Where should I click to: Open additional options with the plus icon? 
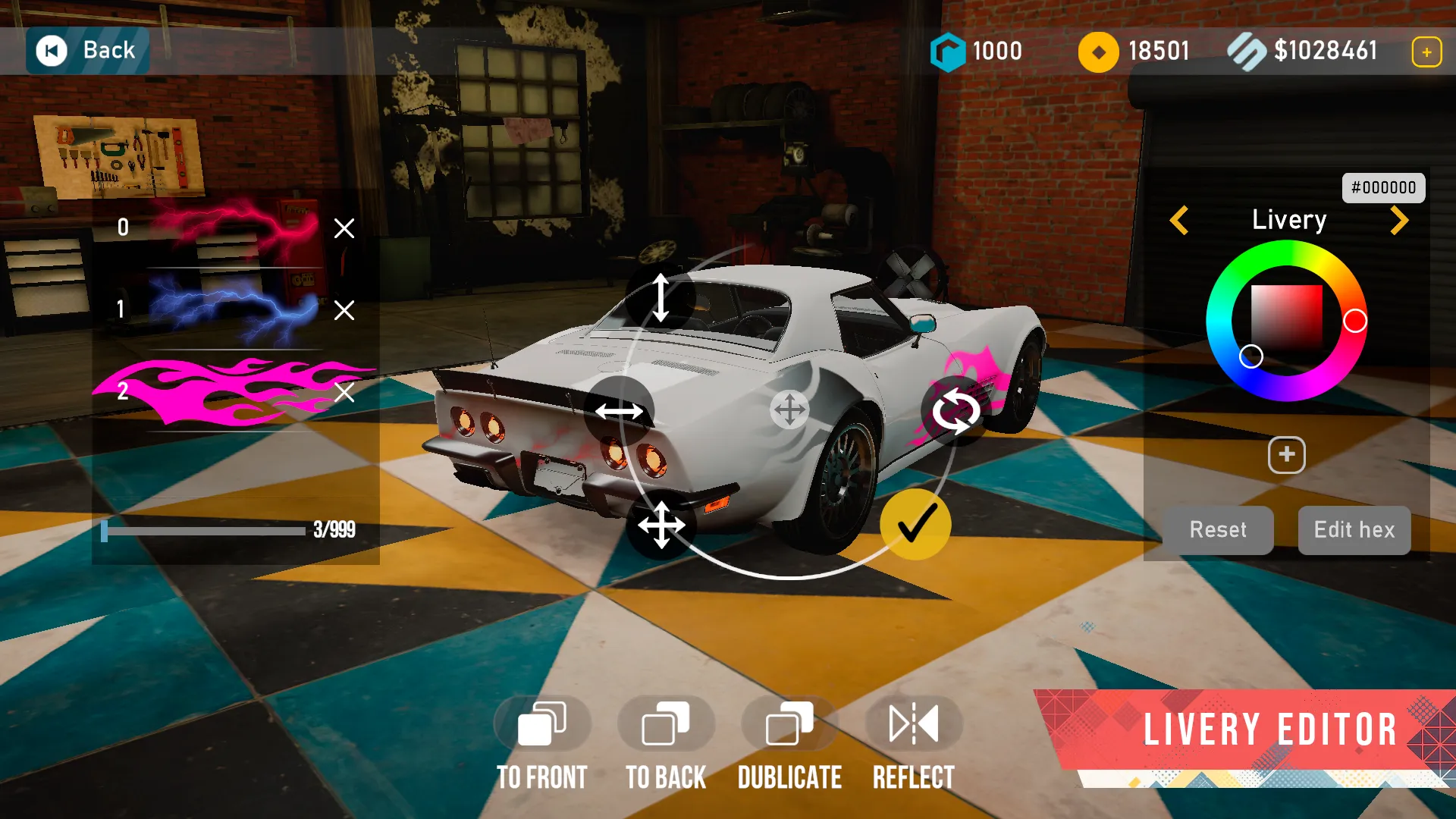[1285, 455]
